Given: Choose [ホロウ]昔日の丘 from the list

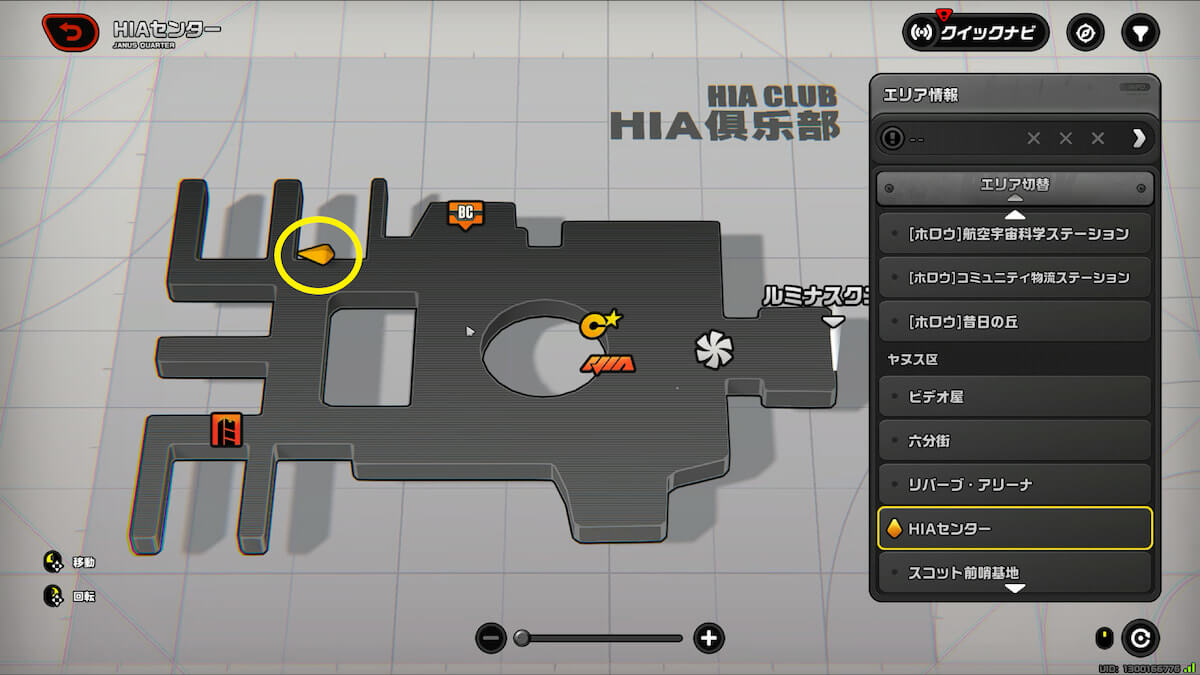Looking at the screenshot, I should coord(1015,322).
